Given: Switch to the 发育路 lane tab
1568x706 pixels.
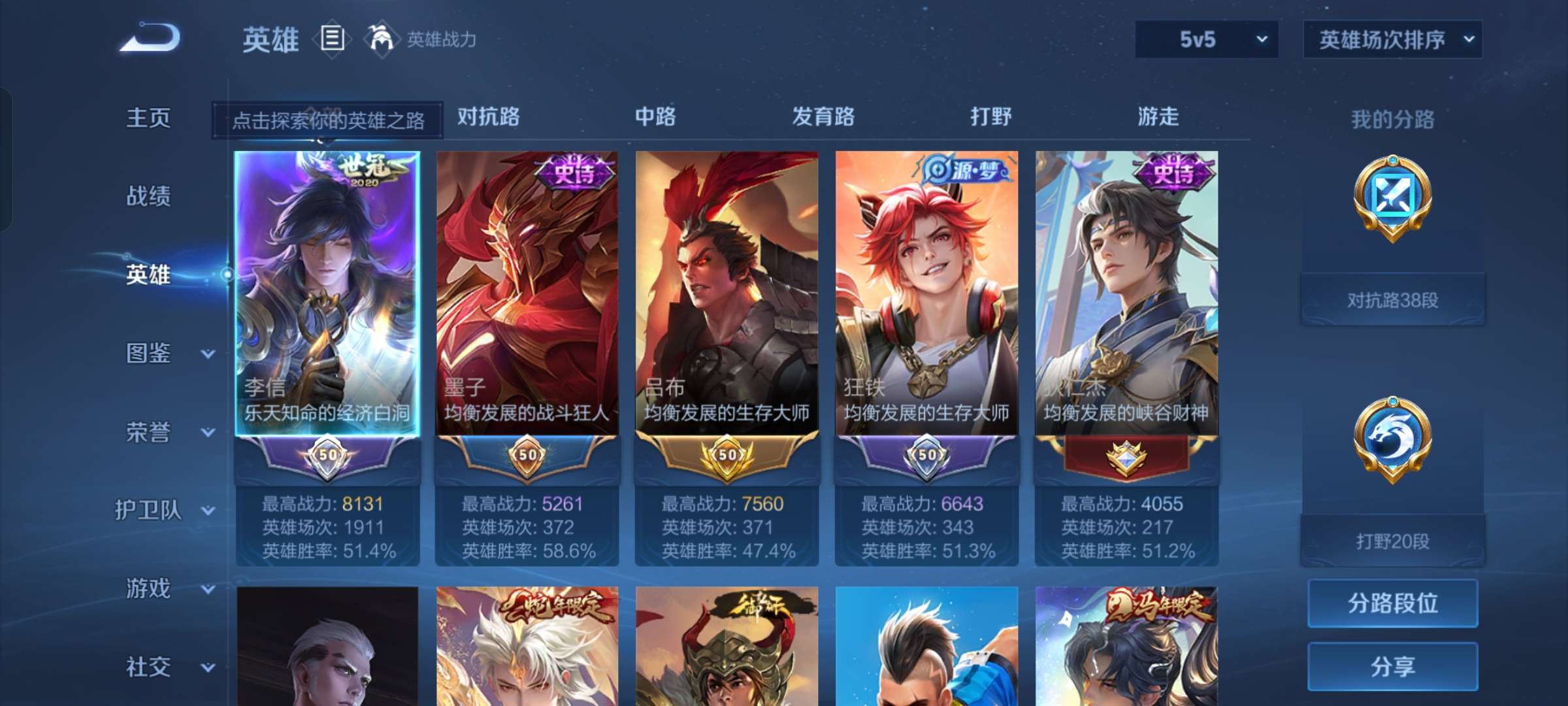Looking at the screenshot, I should pos(822,118).
